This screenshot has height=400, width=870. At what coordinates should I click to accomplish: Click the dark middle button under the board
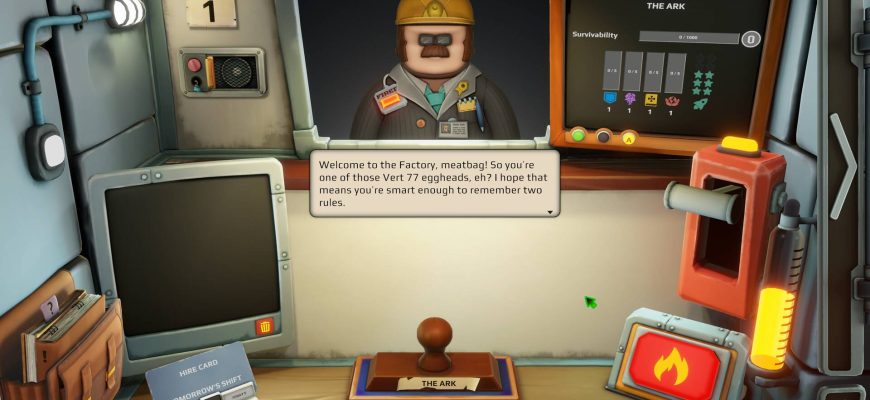click(603, 136)
